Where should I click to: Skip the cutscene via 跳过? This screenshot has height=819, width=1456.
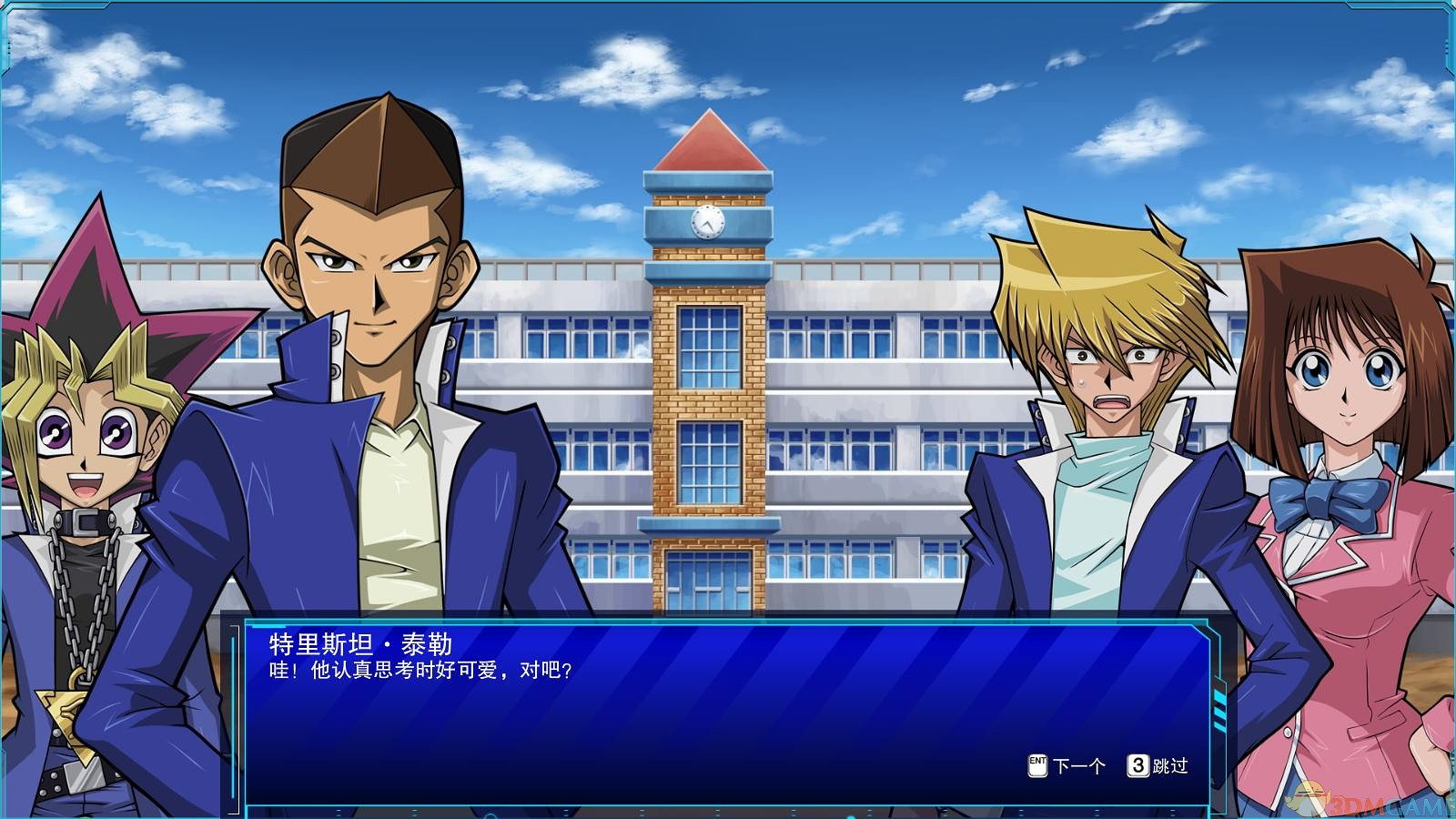pos(1158,766)
